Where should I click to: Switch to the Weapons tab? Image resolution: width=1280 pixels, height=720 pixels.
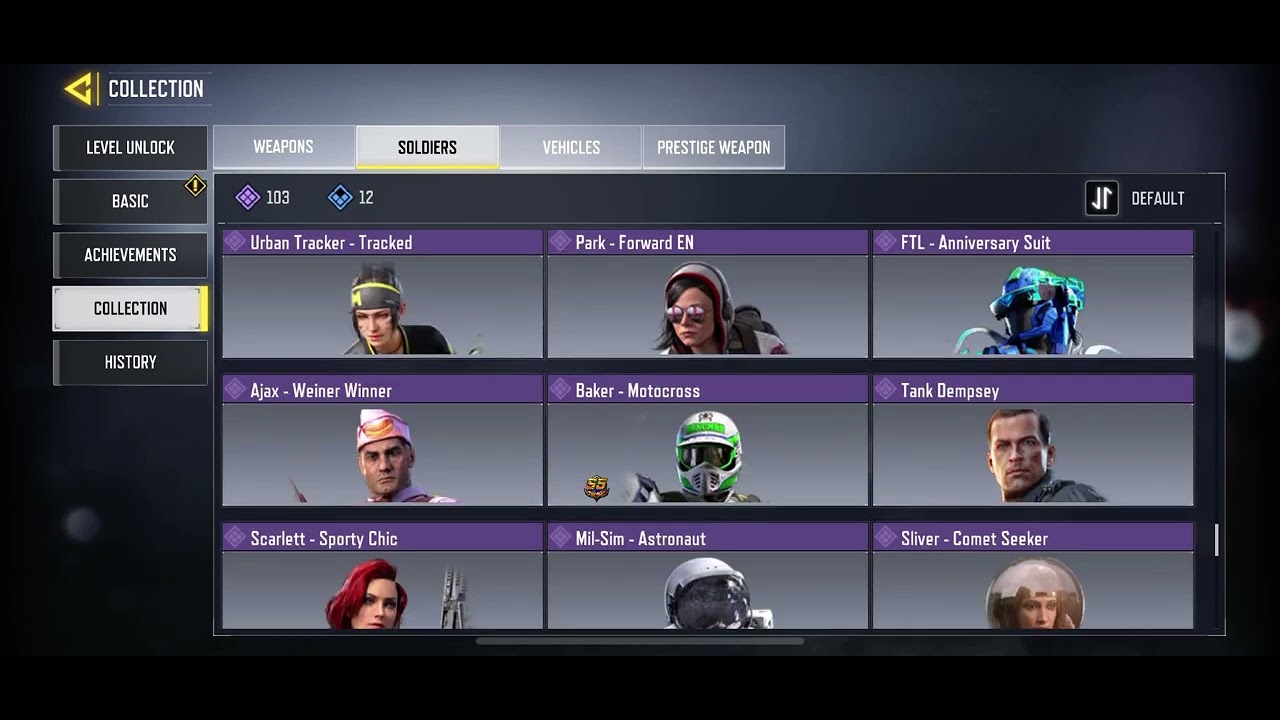(283, 147)
